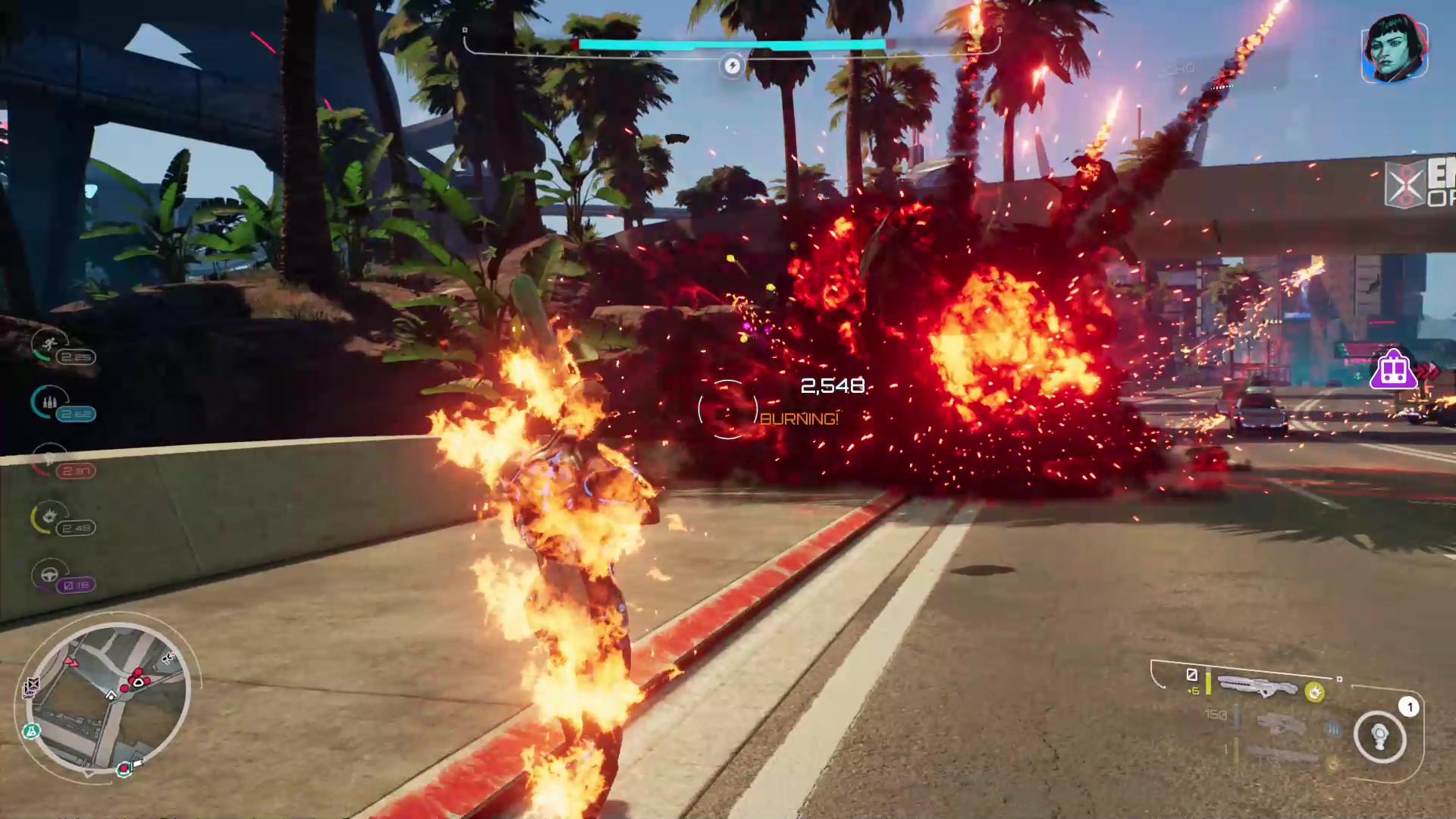1456x819 pixels.
Task: Switch to the second dimmed weapon slot
Action: pyautogui.click(x=1280, y=722)
